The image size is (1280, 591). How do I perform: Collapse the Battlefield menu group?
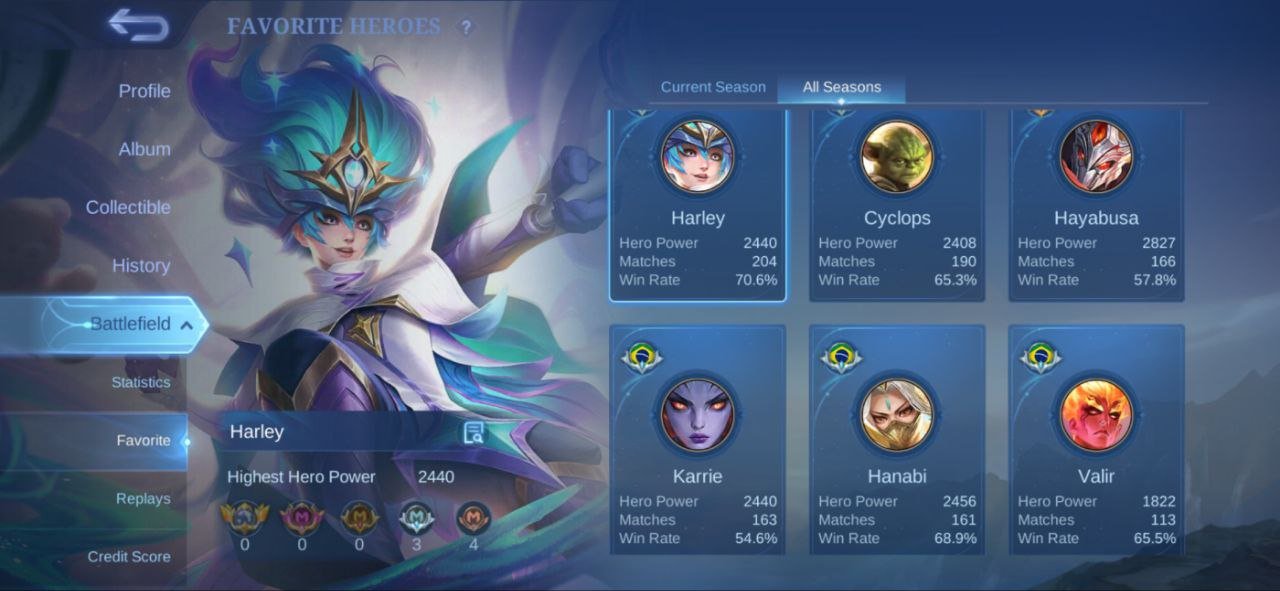[130, 324]
